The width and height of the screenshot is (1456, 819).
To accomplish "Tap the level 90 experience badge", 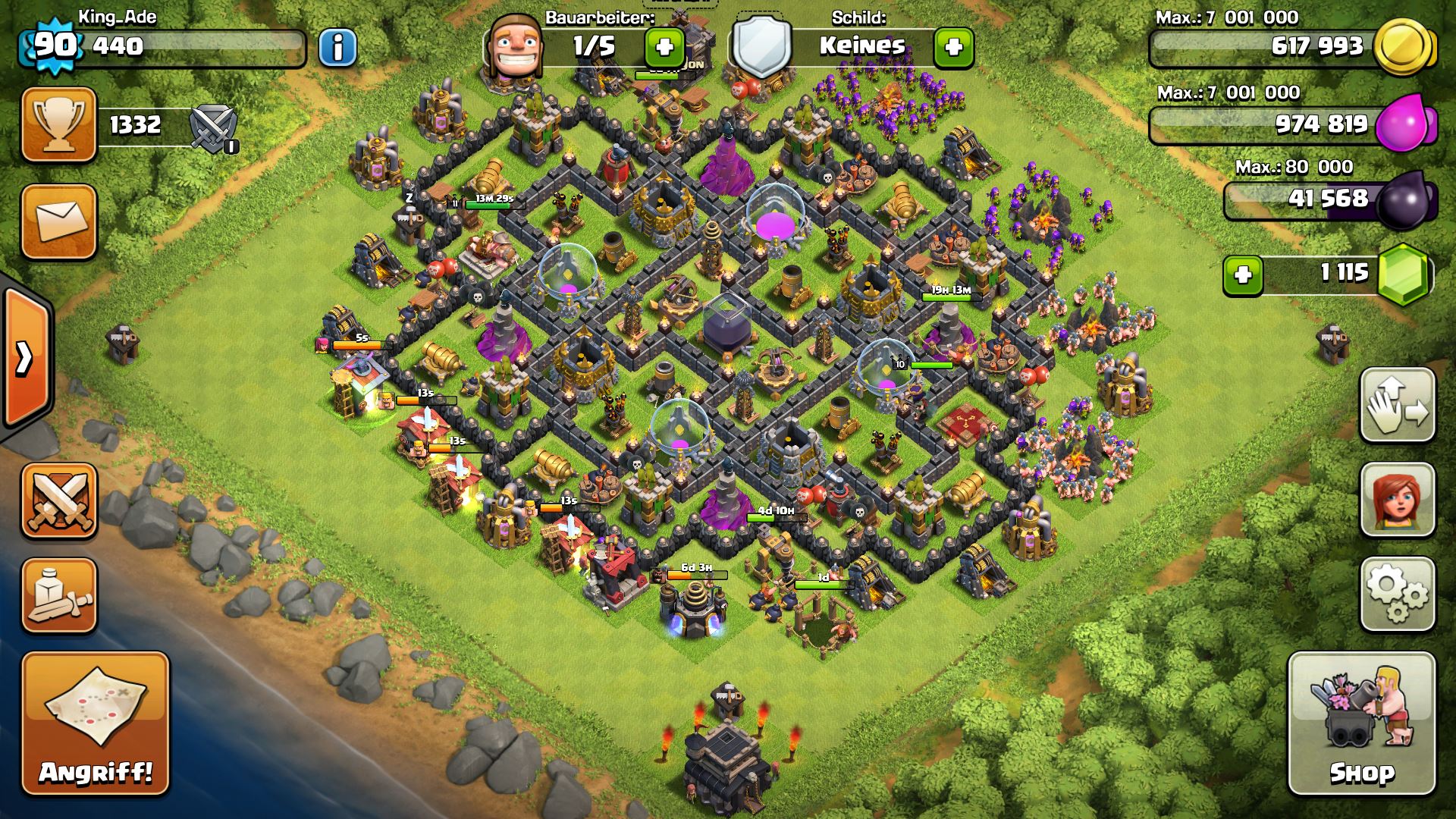I will click(55, 45).
